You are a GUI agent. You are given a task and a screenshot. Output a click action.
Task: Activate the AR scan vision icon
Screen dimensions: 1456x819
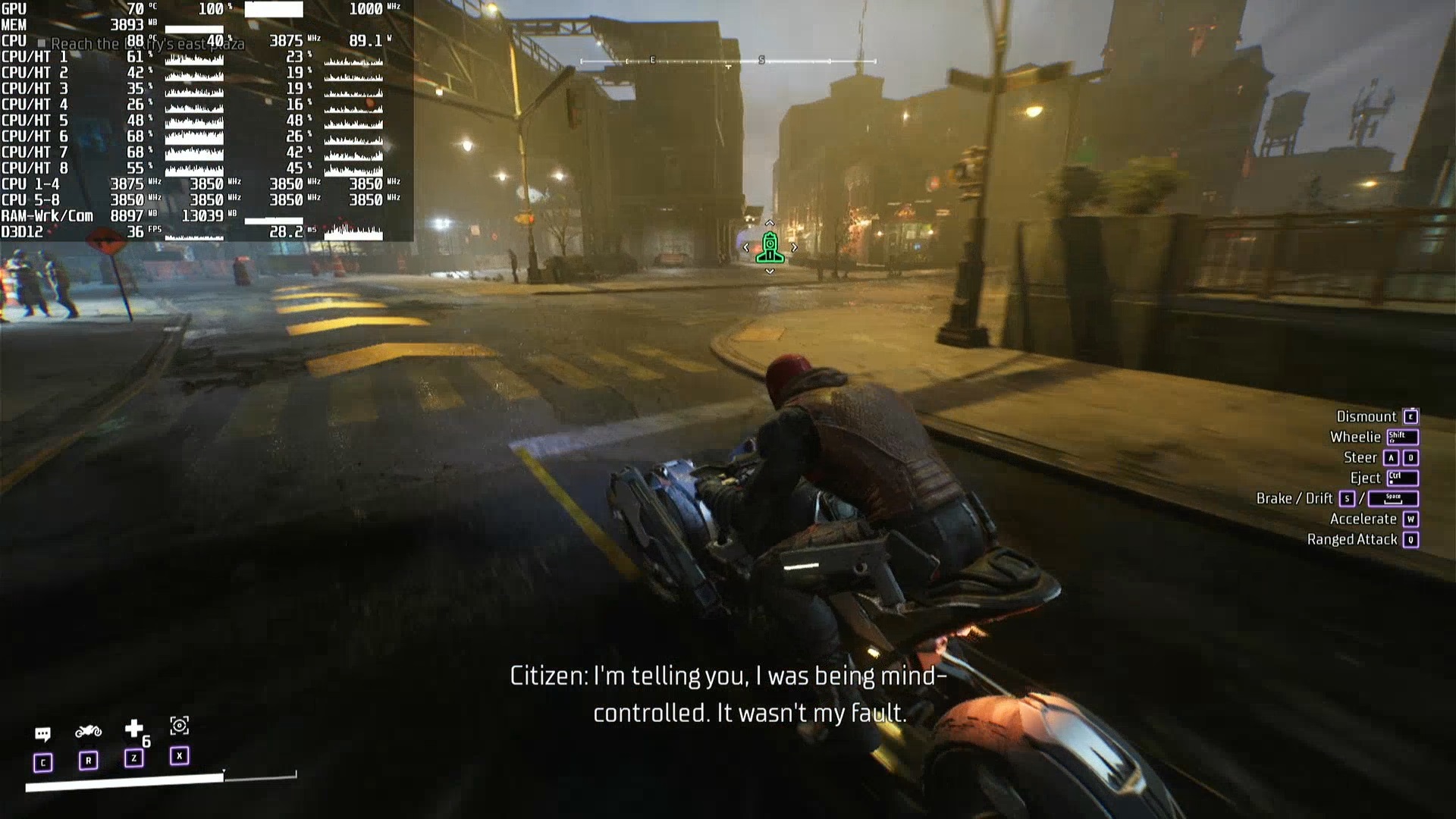pos(180,726)
